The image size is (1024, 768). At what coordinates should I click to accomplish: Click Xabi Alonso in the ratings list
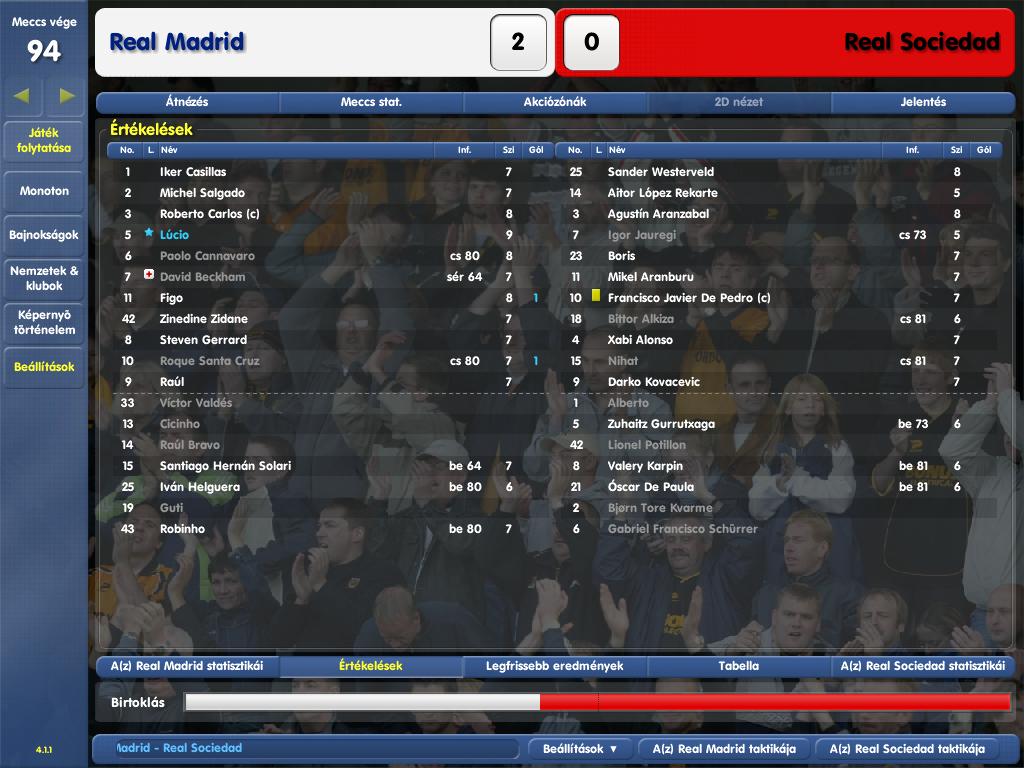coord(640,340)
